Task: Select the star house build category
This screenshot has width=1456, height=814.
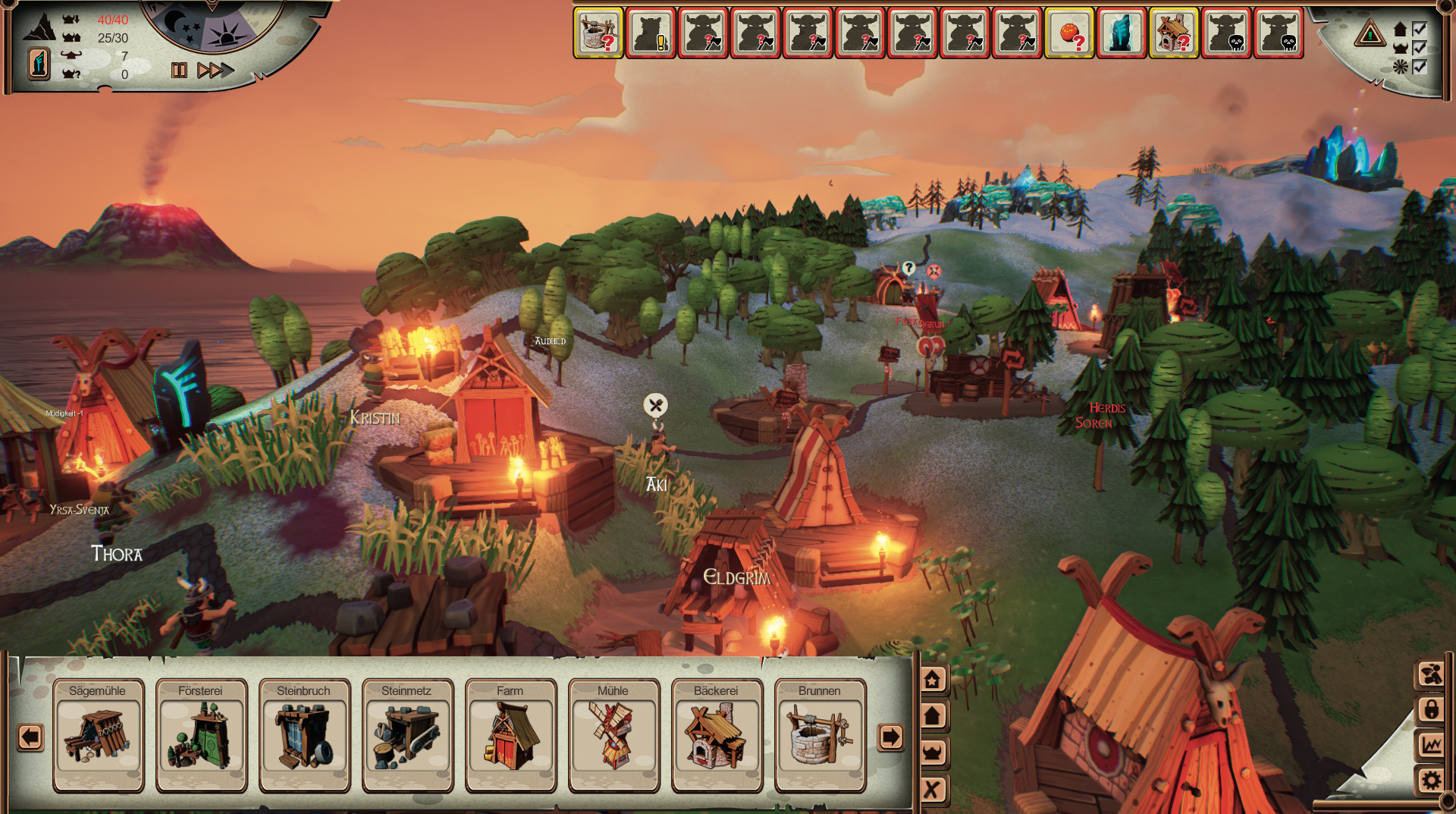Action: [932, 679]
